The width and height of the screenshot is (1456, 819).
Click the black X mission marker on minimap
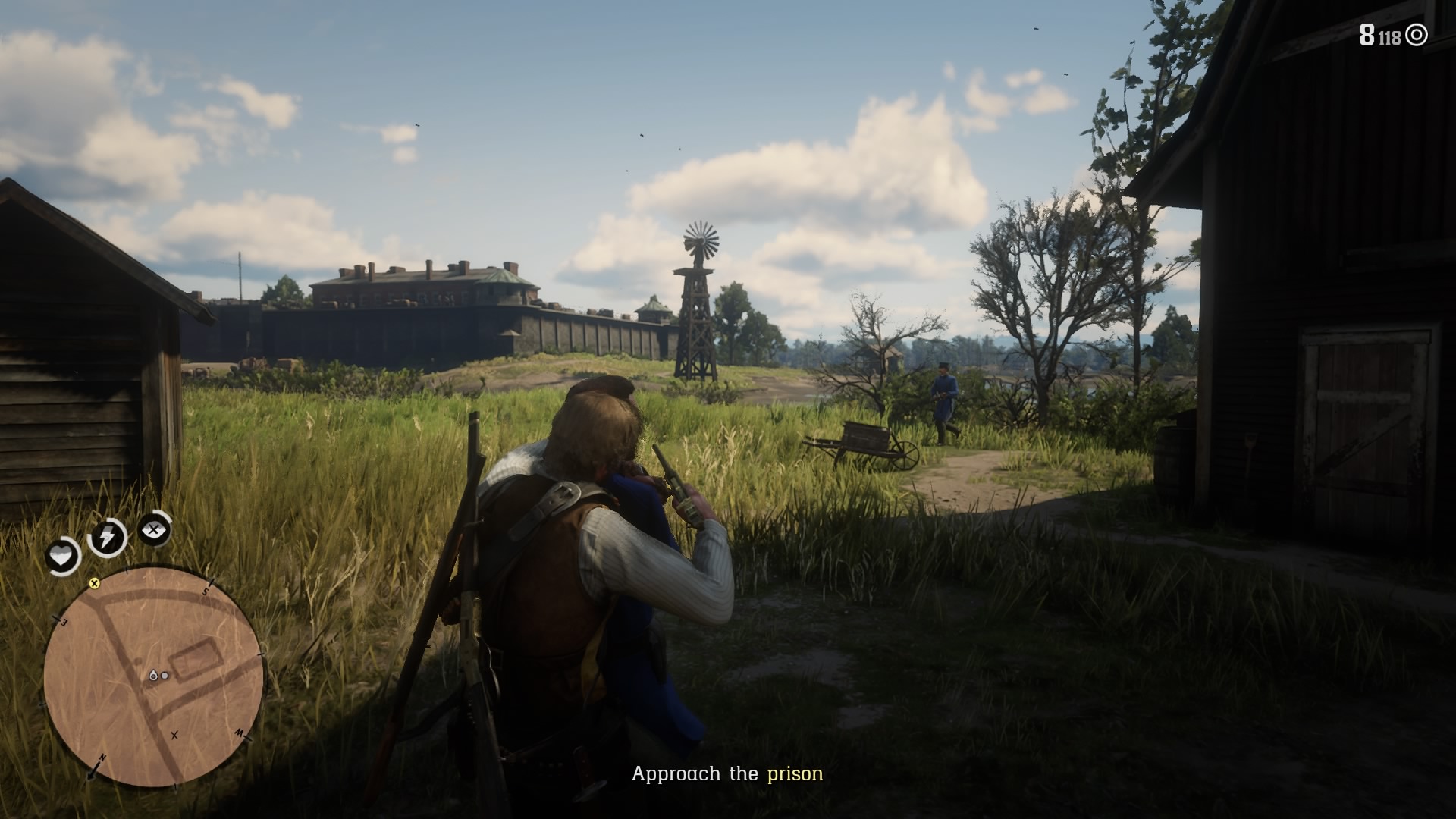click(174, 736)
